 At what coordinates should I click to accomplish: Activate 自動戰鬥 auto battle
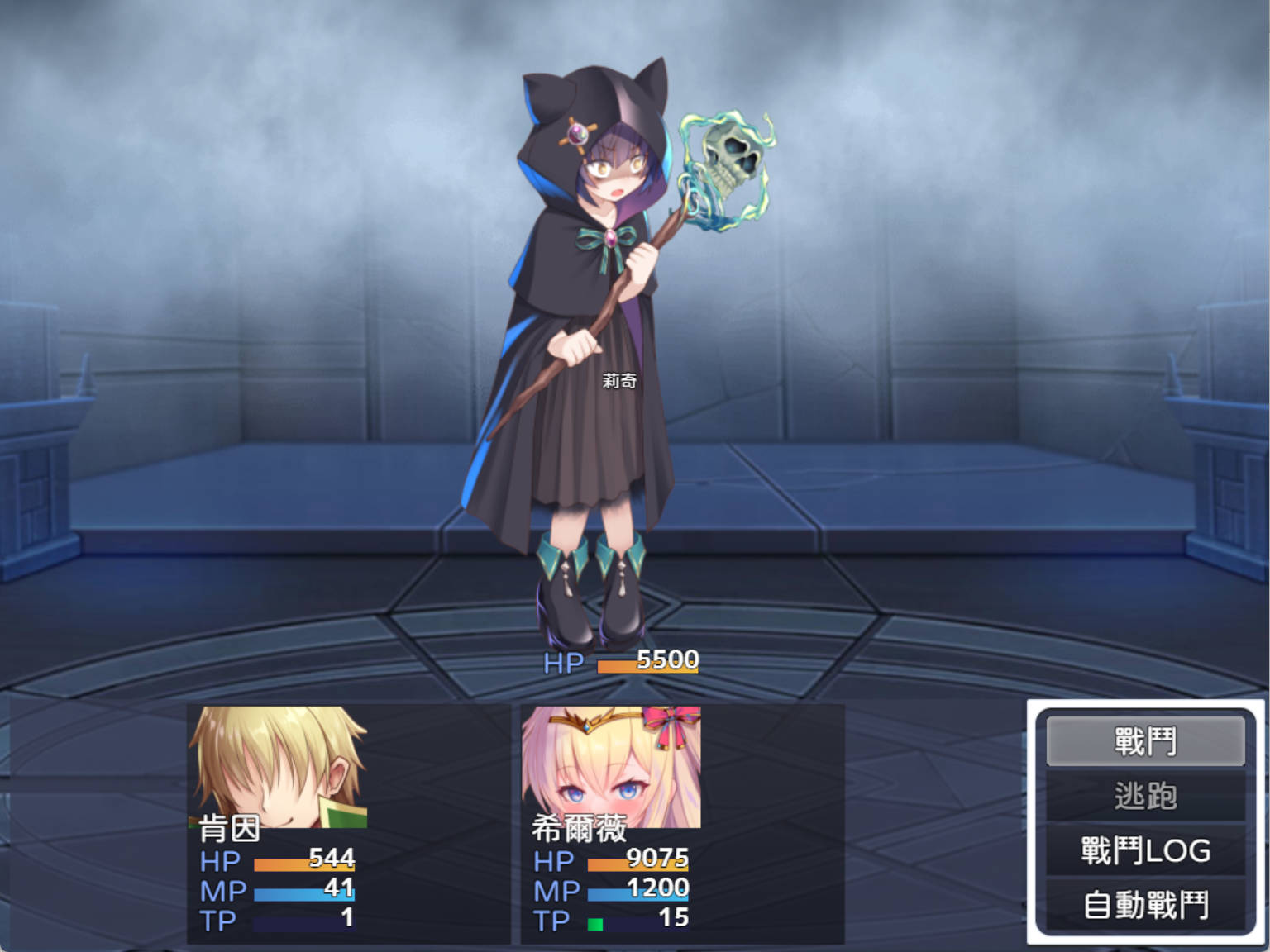1145,905
